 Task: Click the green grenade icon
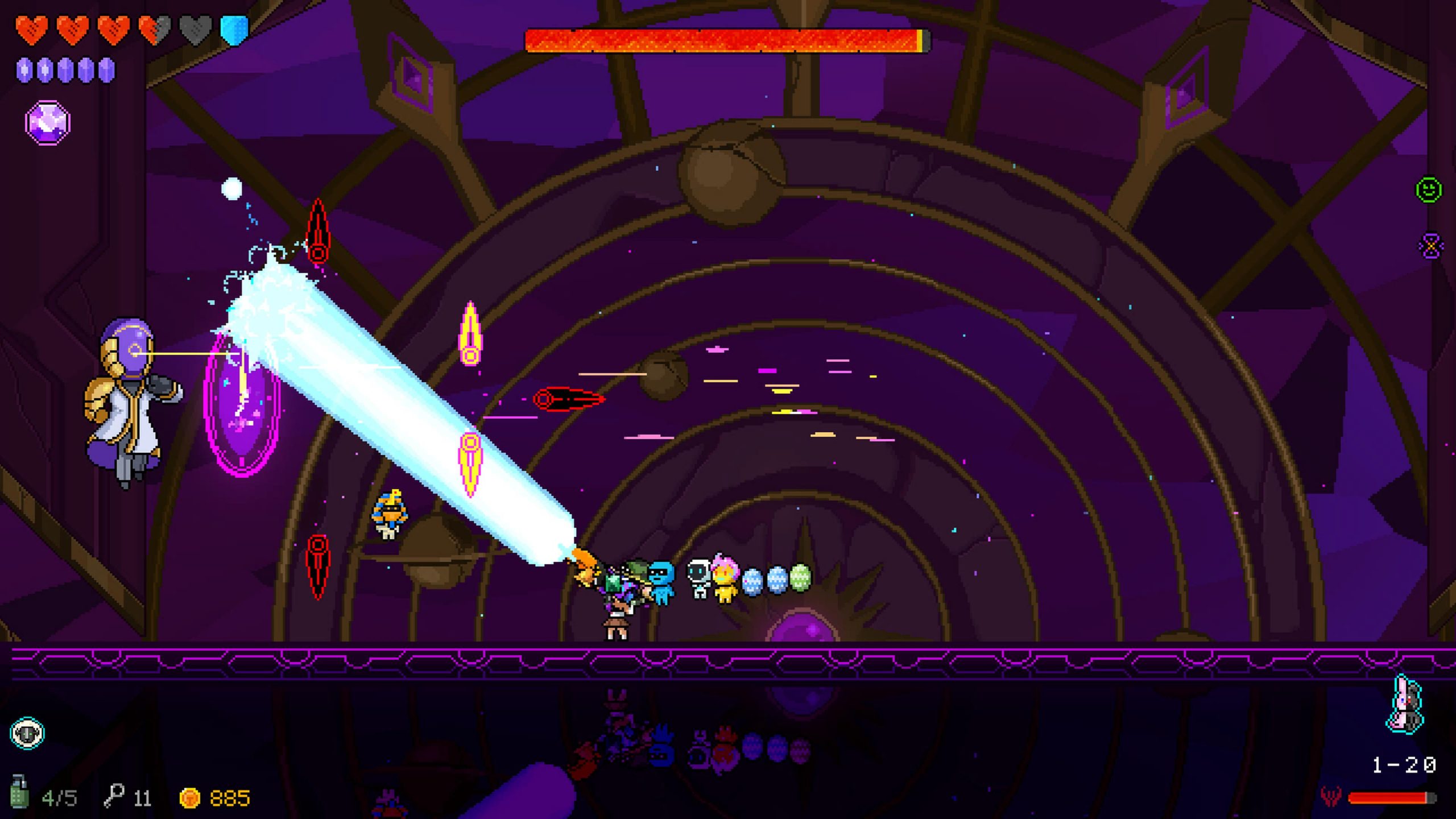click(19, 791)
